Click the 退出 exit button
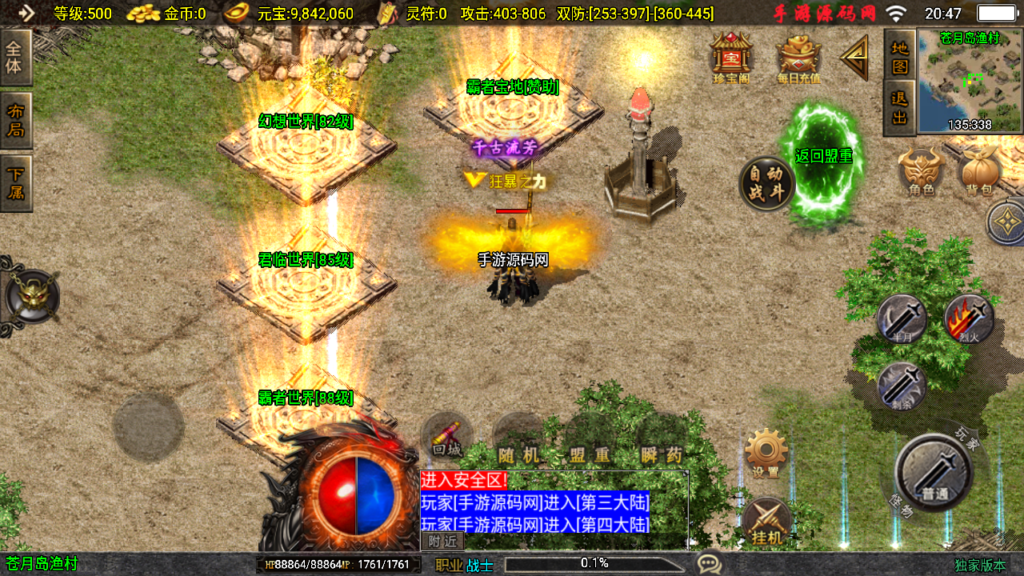The width and height of the screenshot is (1024, 576). tap(900, 109)
